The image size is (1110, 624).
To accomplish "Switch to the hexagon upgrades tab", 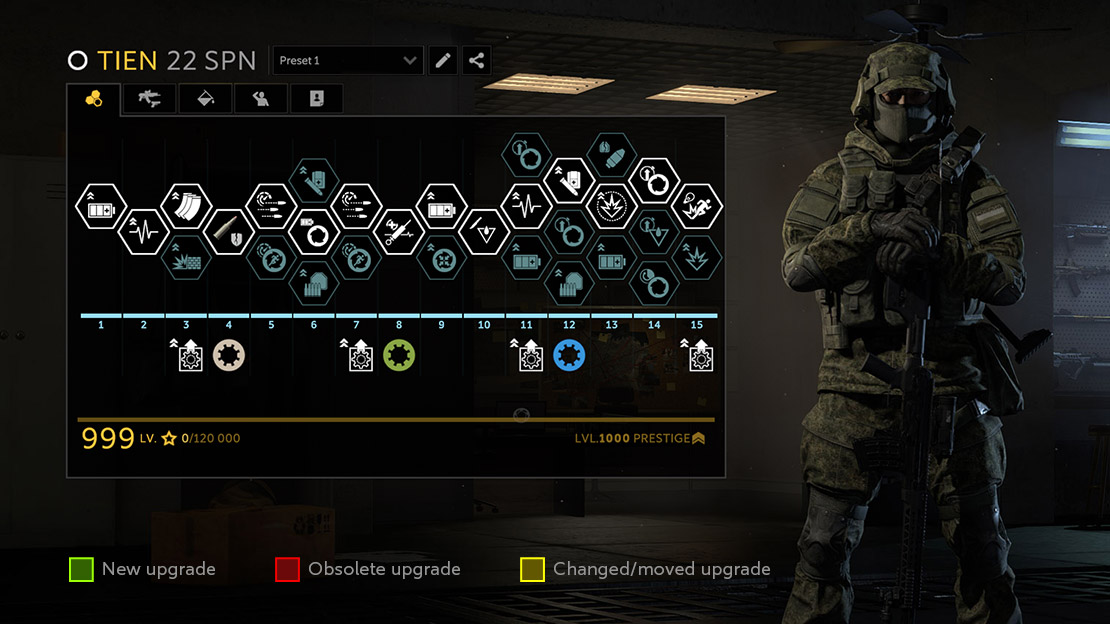I will [x=94, y=98].
